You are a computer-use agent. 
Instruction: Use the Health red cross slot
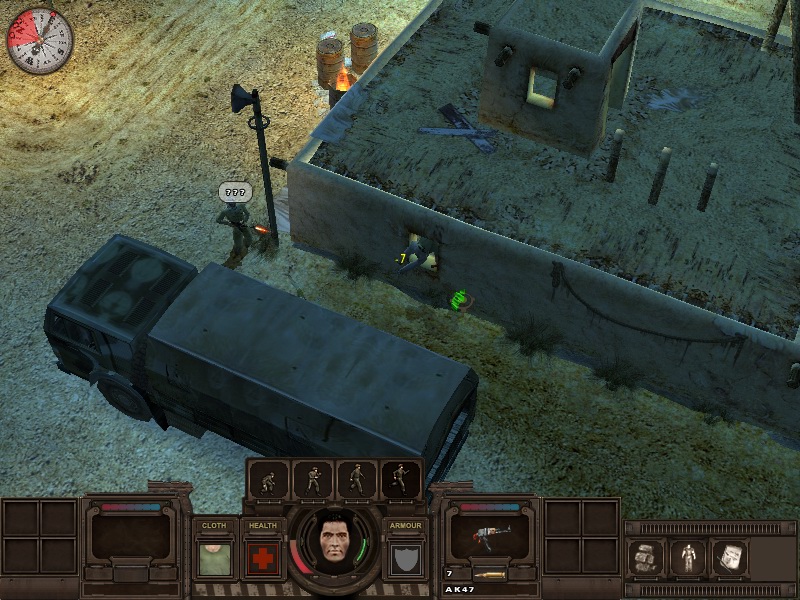pos(263,558)
